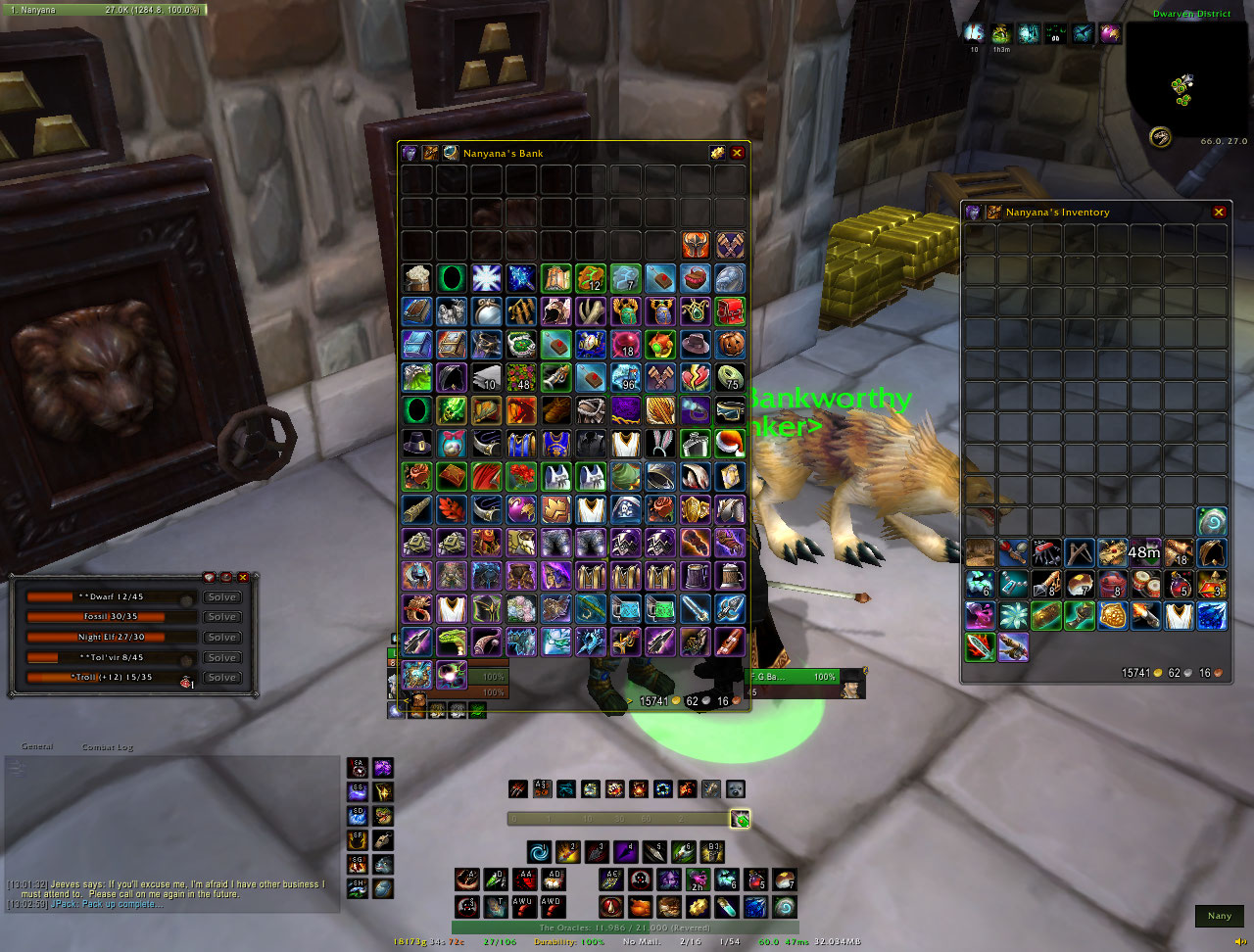Click the Hearthstone in the inventory
1254x952 pixels.
click(1212, 521)
